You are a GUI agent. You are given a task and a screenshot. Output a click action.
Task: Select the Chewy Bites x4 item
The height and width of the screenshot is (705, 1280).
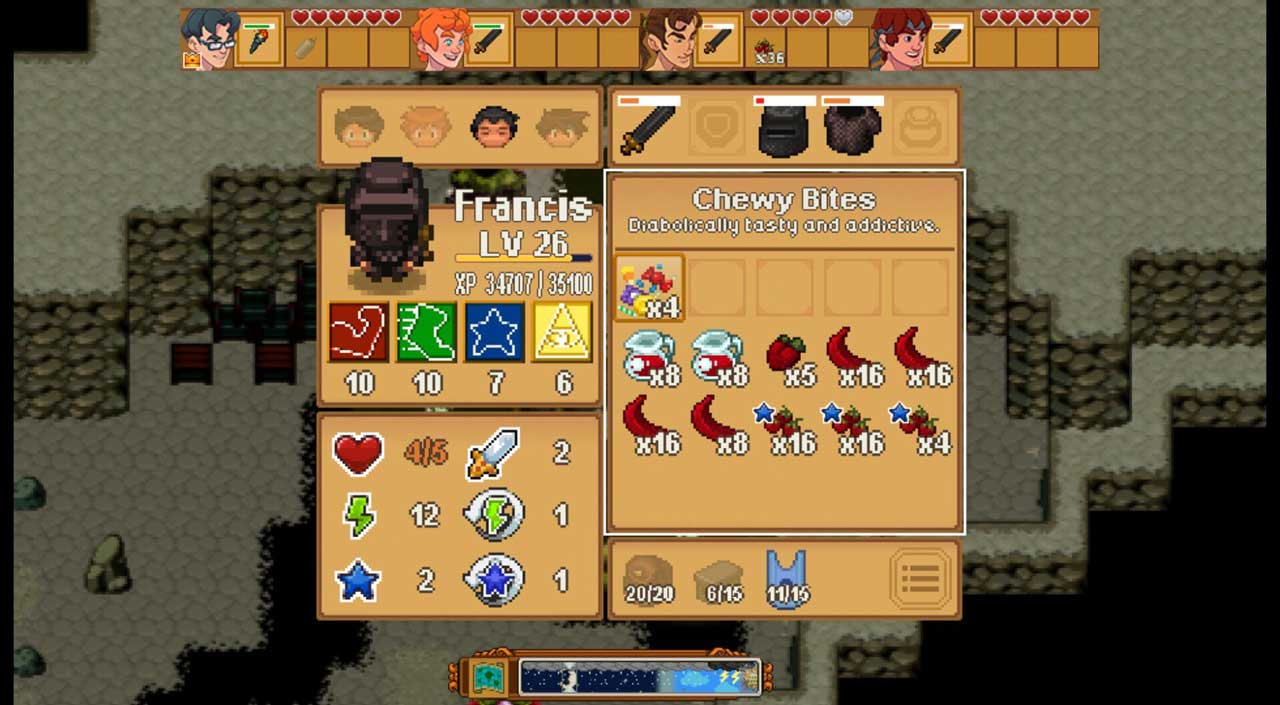click(649, 288)
